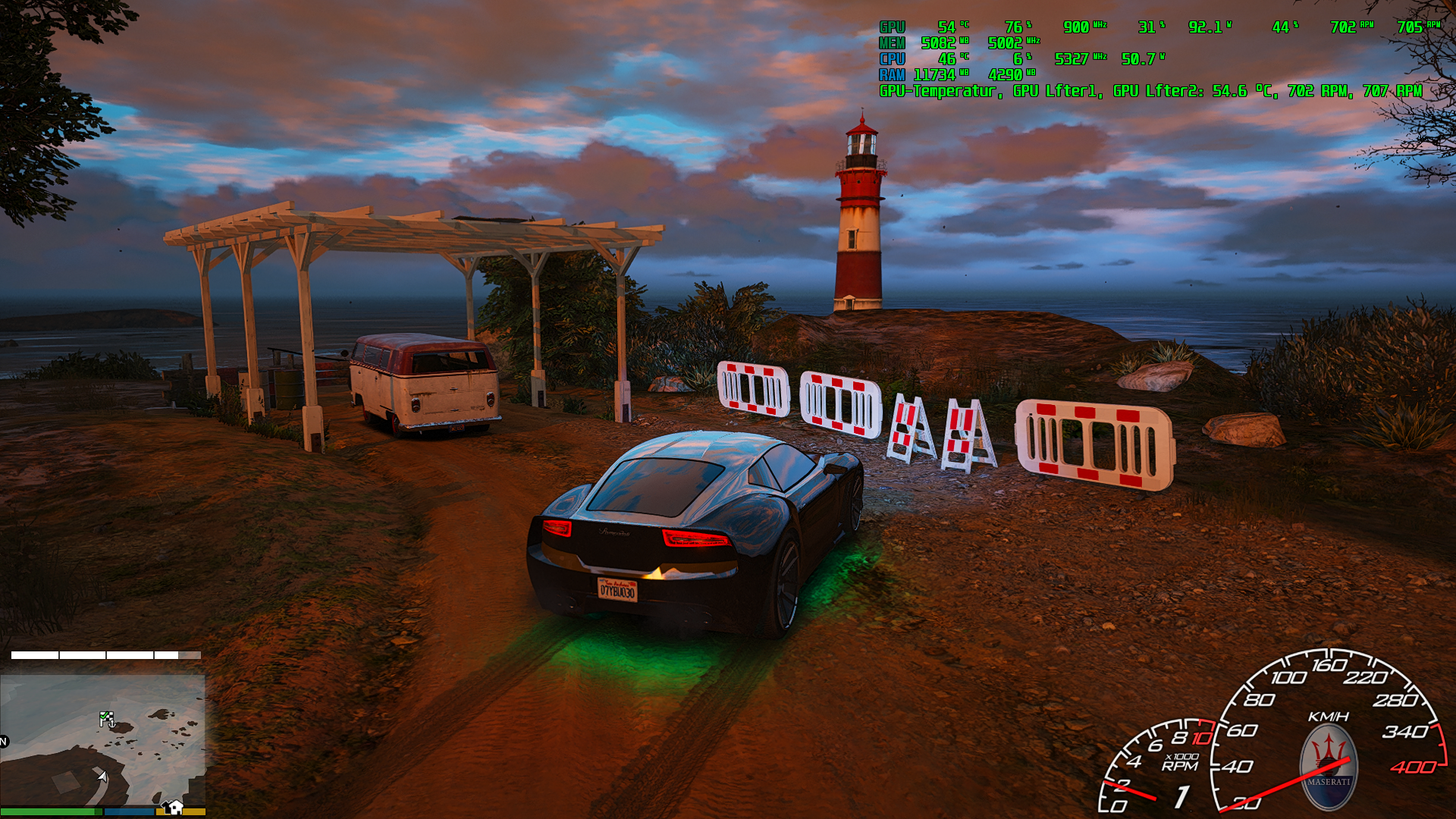Click the N compass indicator on the minimap
The image size is (1456, 819).
(x=5, y=741)
